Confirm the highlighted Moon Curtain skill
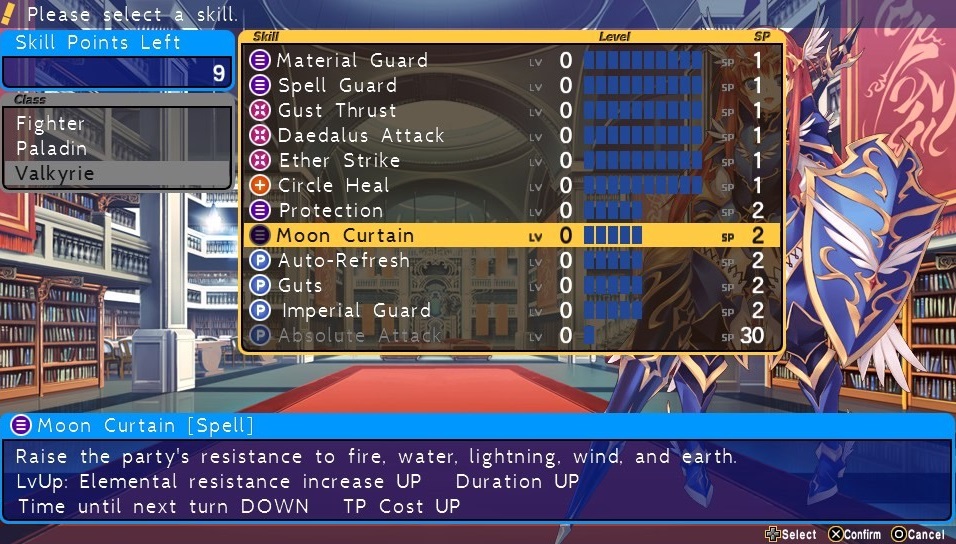Image resolution: width=956 pixels, height=544 pixels. tap(345, 236)
